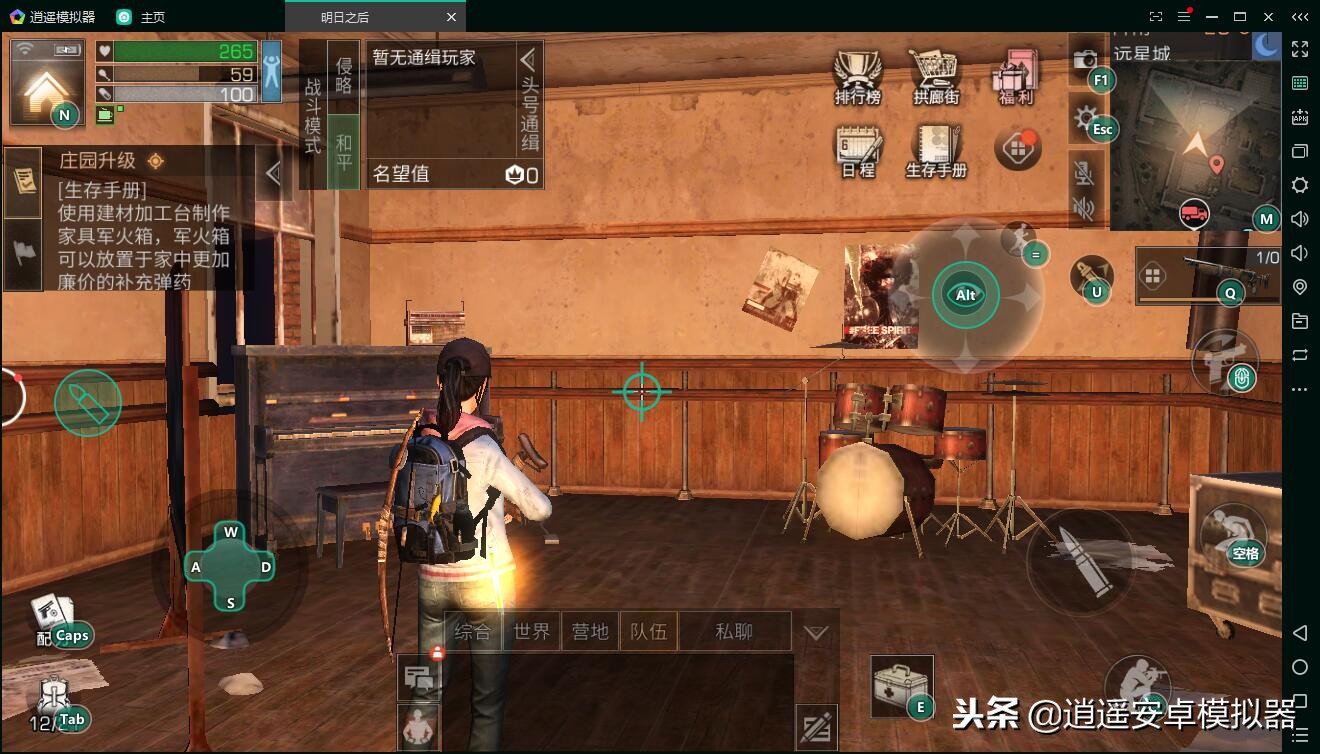
Task: Collapse the 庄园升级 quest panel chevron
Action: pos(274,172)
